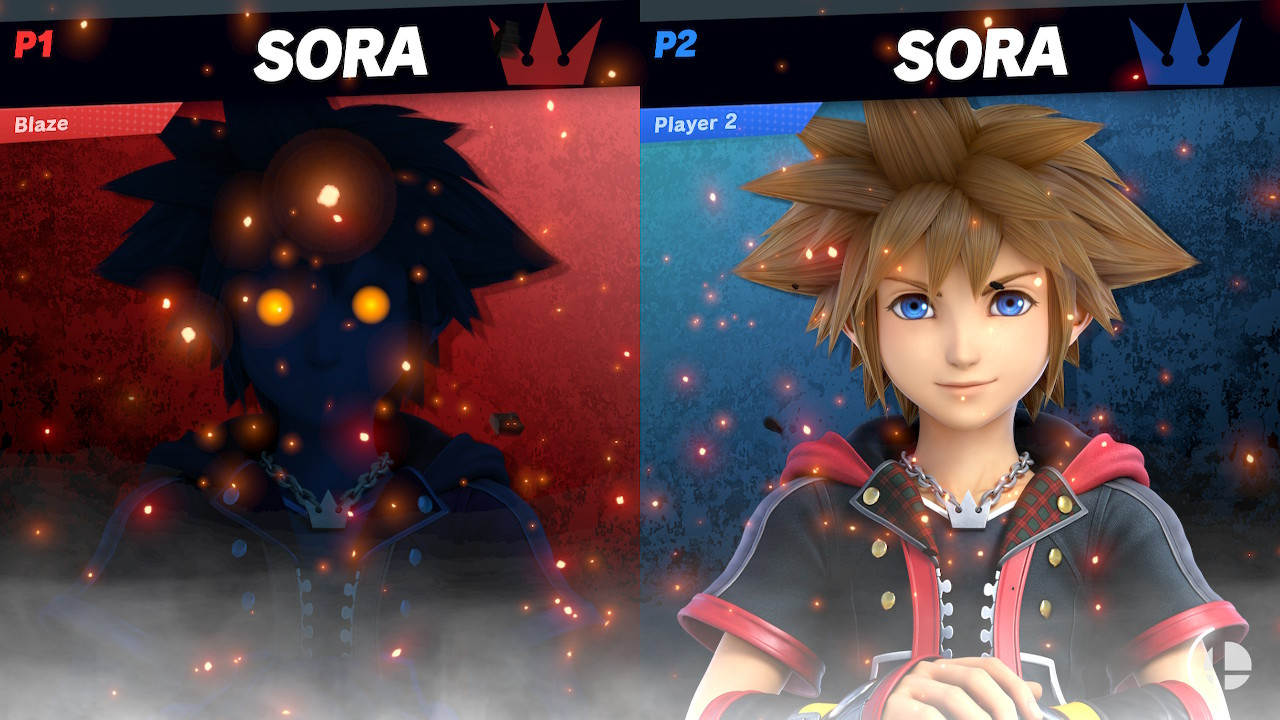
Task: Switch to Player 2's side panel
Action: pyautogui.click(x=960, y=400)
